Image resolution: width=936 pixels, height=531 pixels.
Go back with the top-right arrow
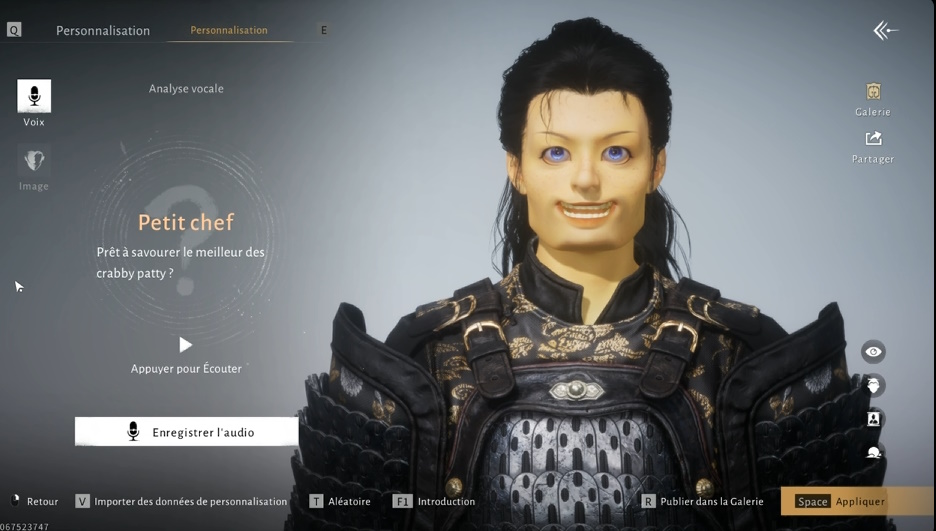tap(885, 31)
